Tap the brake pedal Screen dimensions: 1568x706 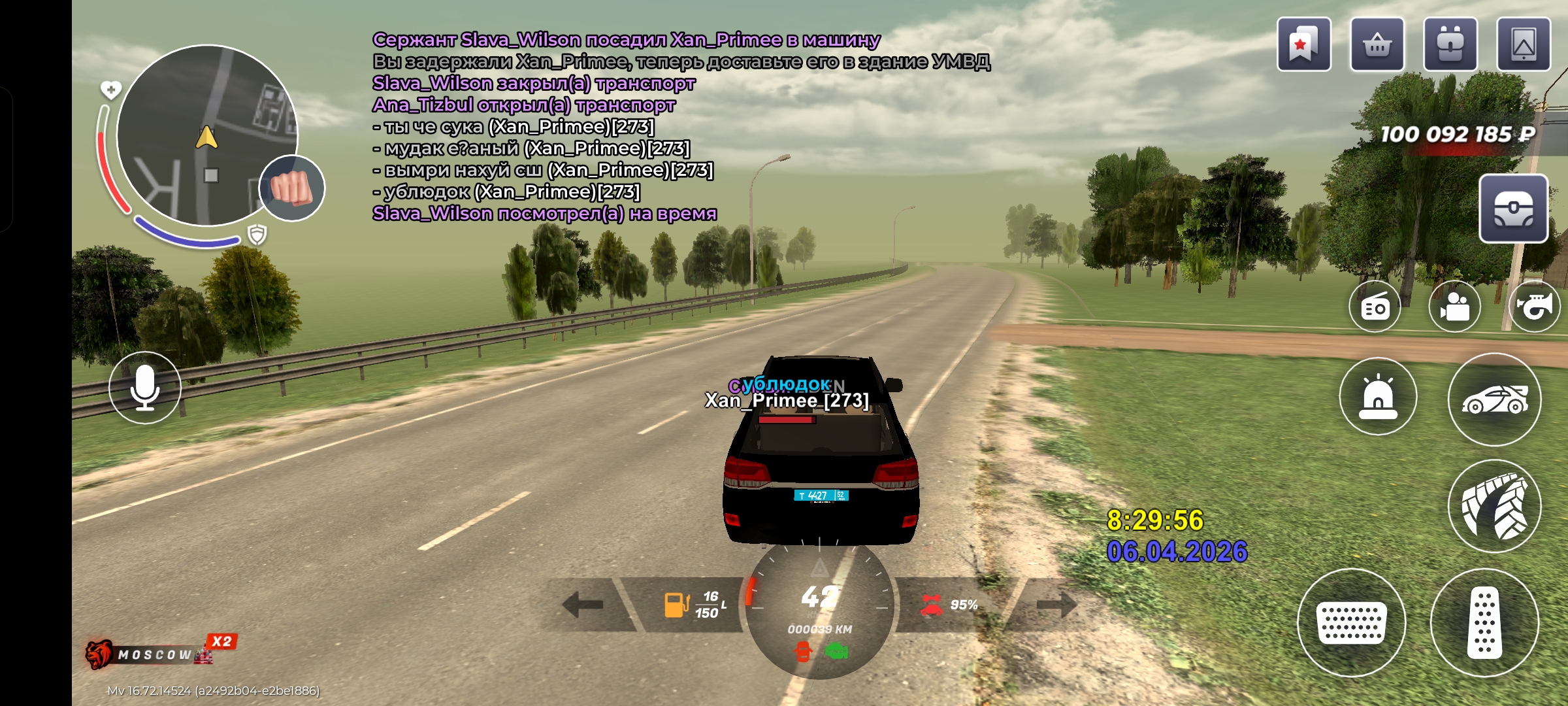[1351, 622]
